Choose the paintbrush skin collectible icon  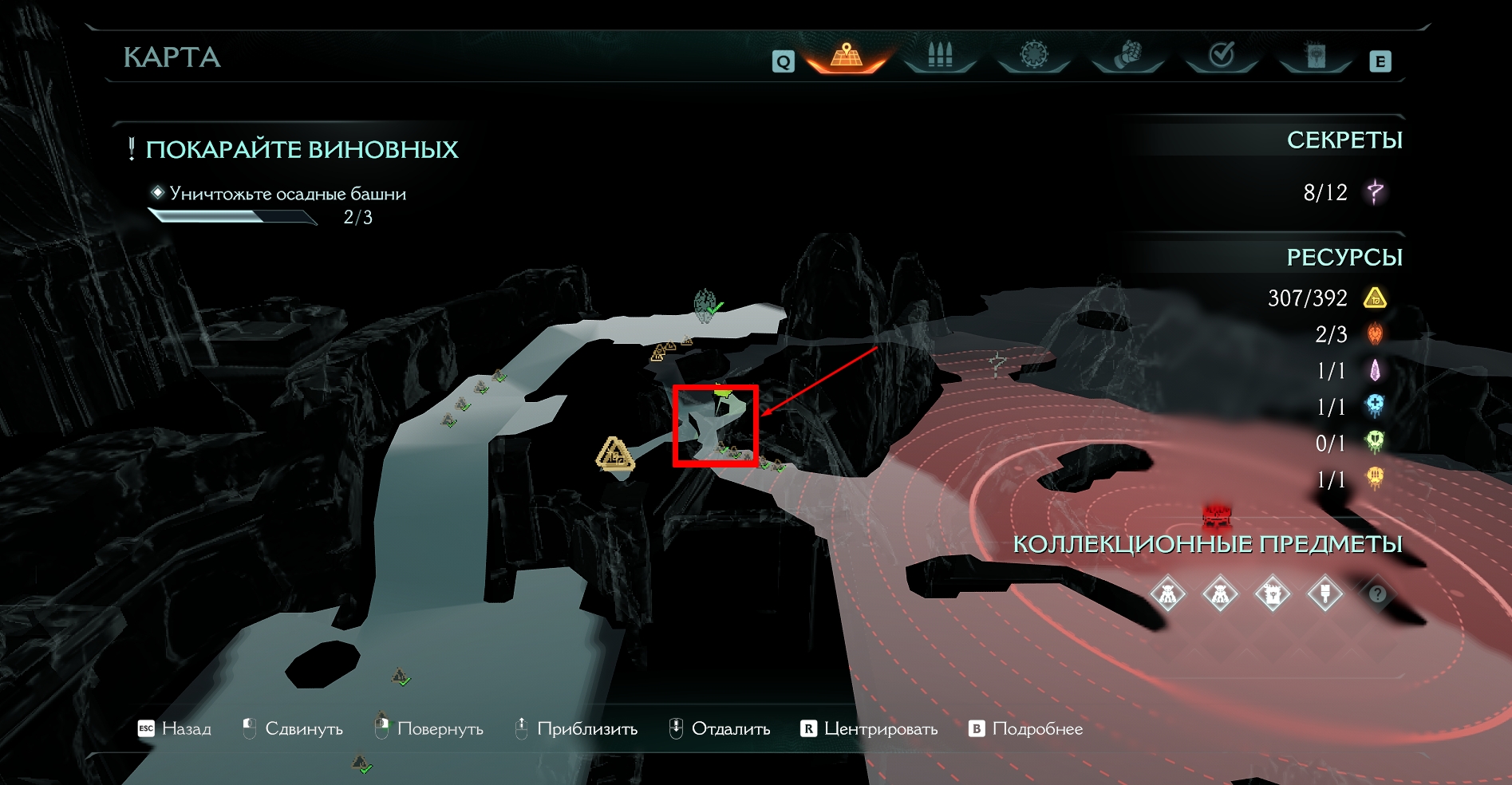click(1324, 594)
